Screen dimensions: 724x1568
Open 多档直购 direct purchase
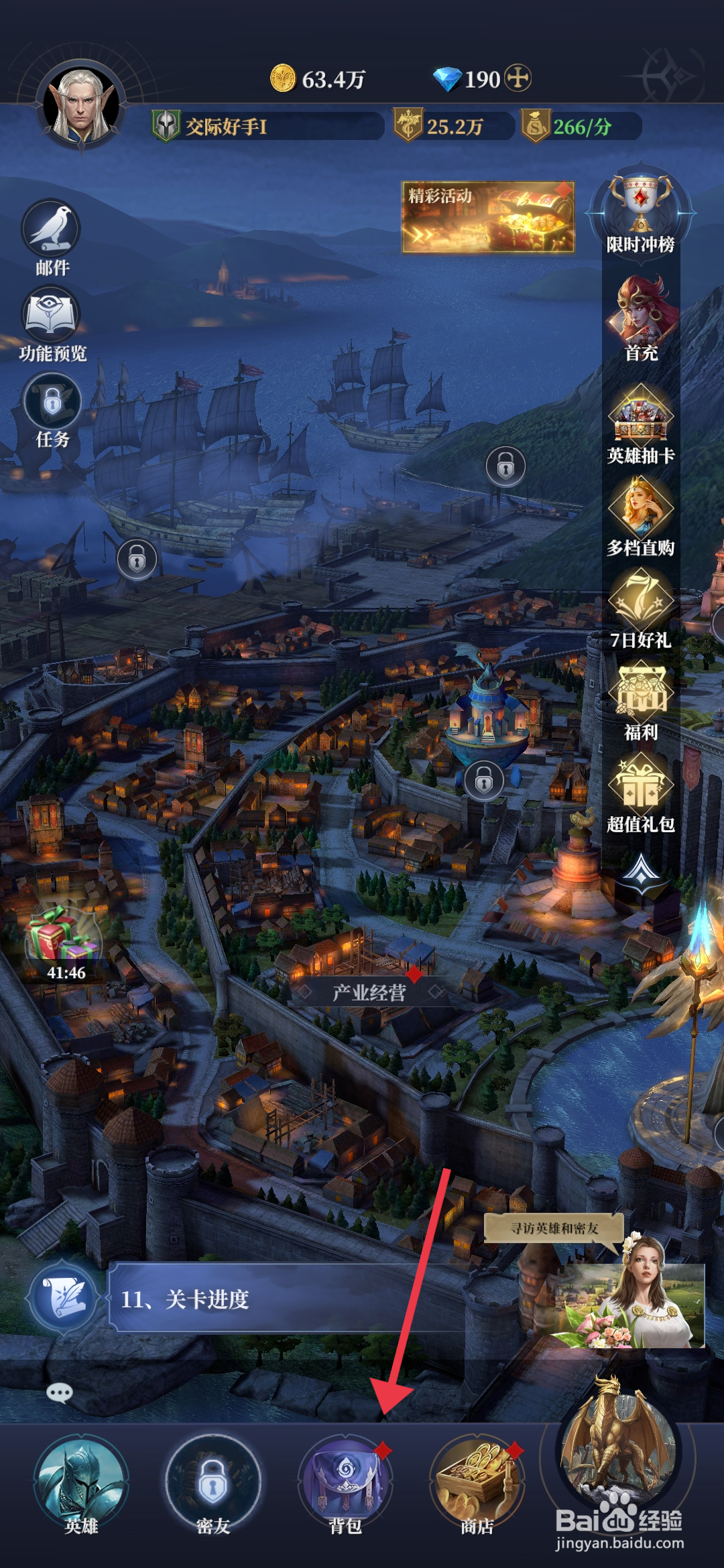pos(641,508)
